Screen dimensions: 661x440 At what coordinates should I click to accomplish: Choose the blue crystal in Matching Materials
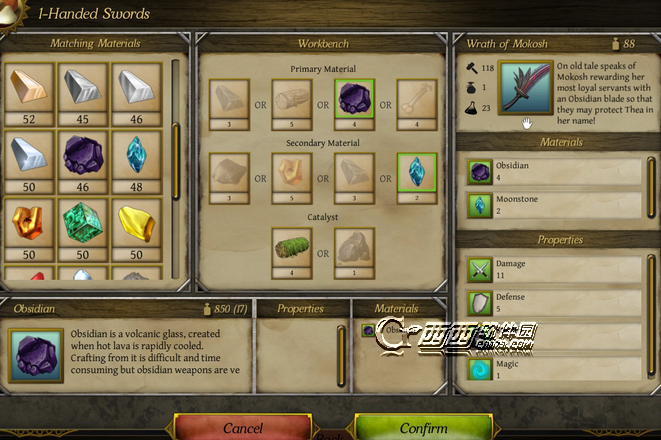(137, 155)
